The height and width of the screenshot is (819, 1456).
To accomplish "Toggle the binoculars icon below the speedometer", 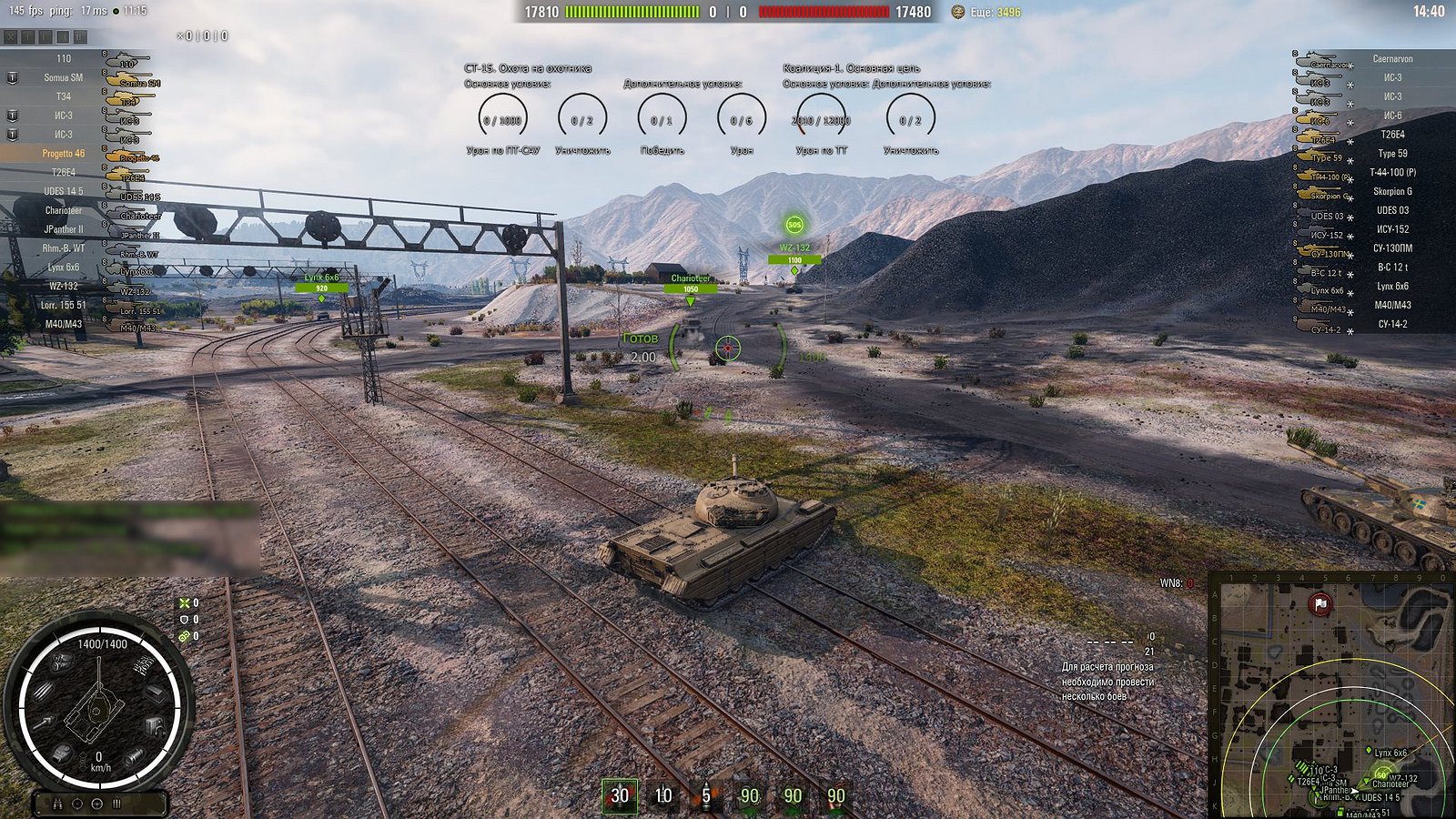I will tap(57, 804).
